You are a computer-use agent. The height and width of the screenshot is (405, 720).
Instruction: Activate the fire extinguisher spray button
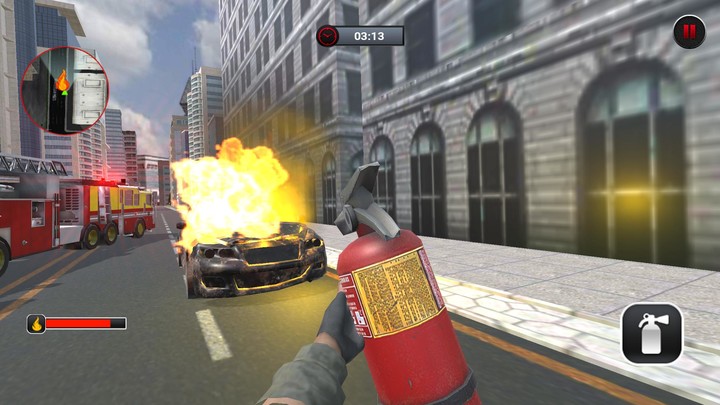tap(651, 333)
